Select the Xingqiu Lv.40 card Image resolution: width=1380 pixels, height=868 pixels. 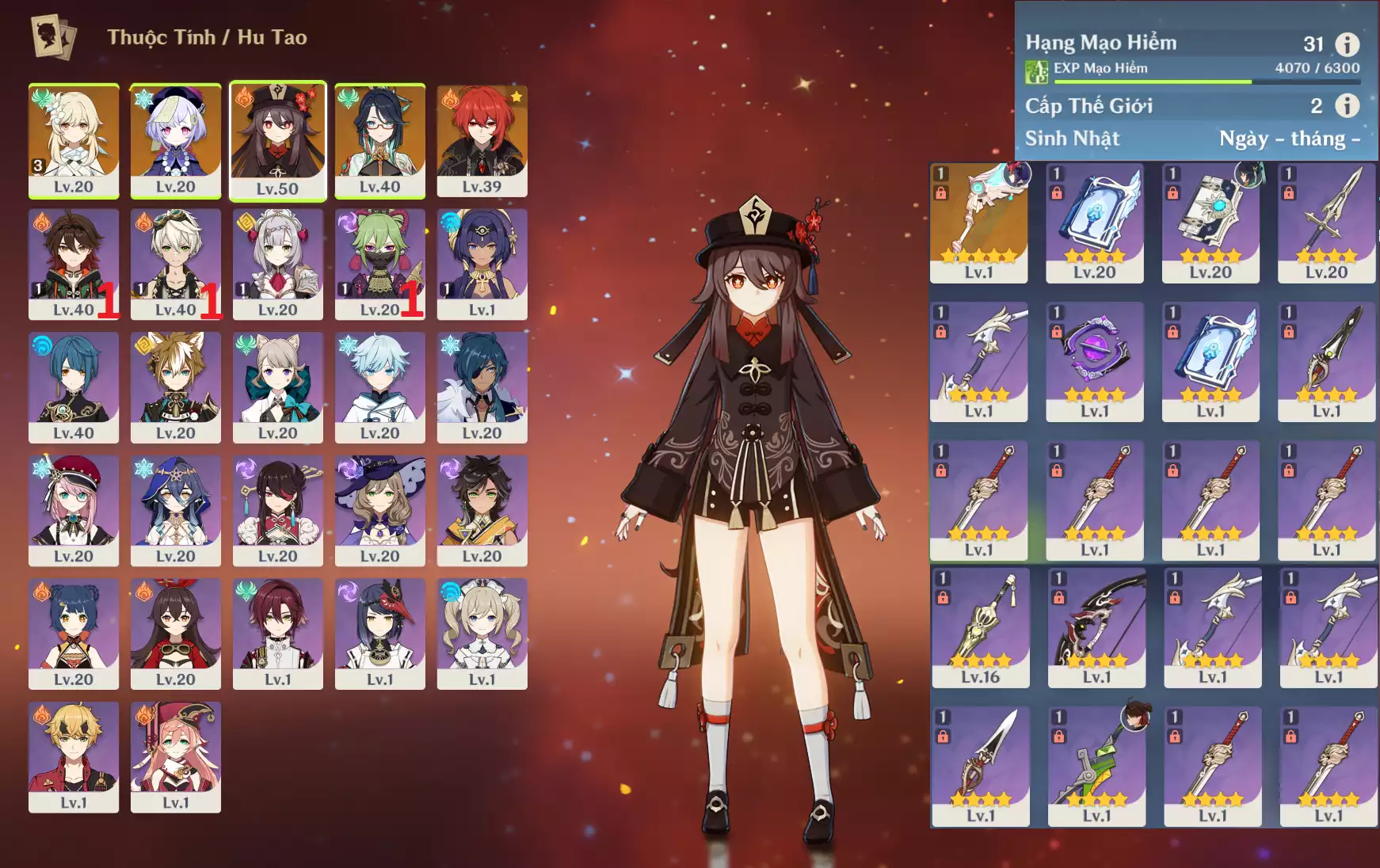74,387
